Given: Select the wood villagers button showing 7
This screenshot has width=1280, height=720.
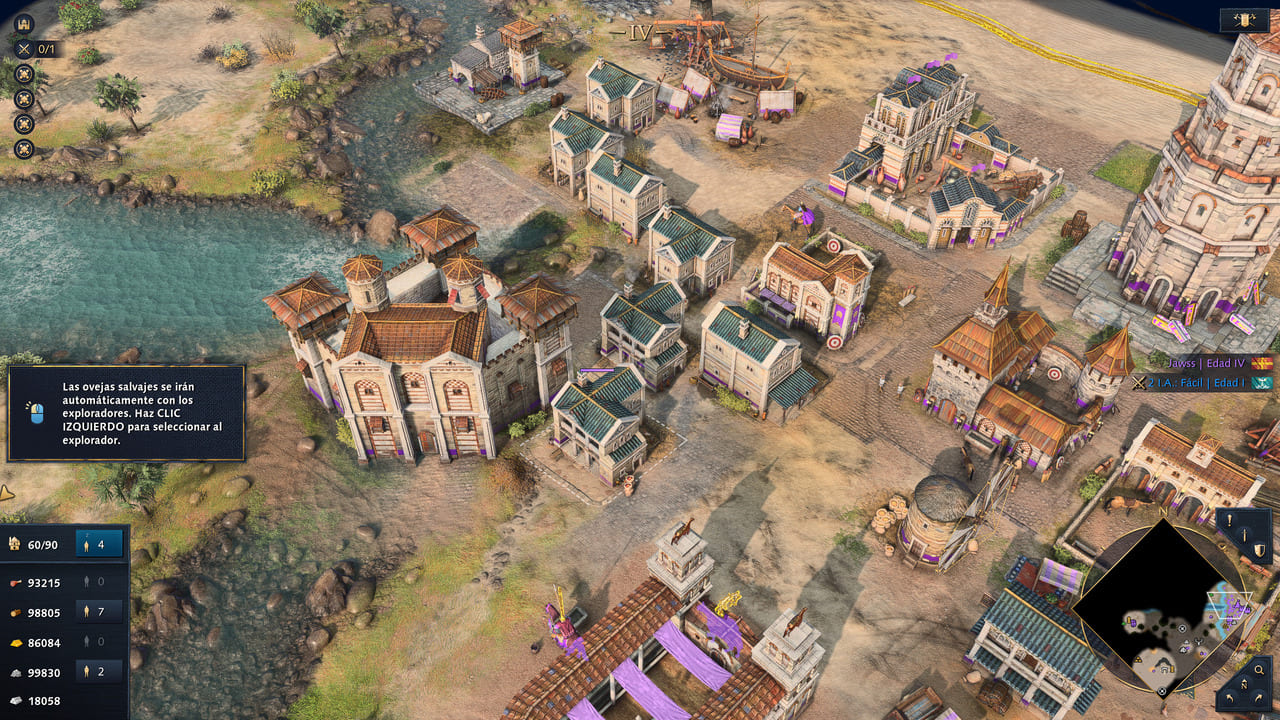Looking at the screenshot, I should click(99, 610).
